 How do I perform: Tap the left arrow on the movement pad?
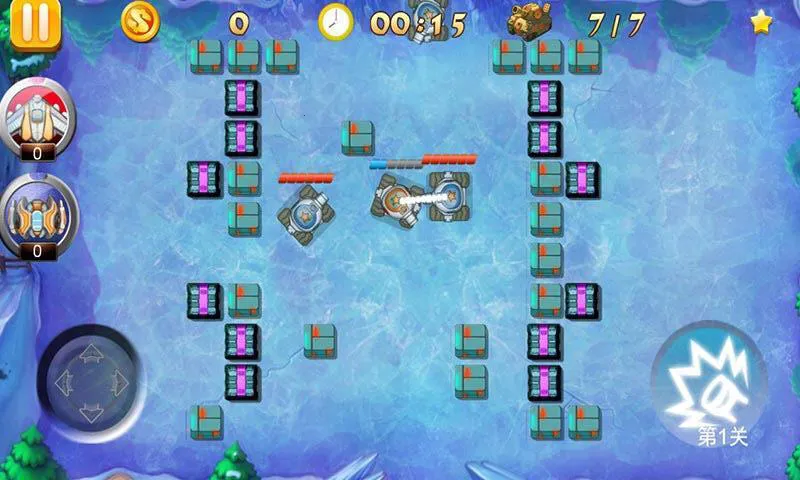[62, 381]
